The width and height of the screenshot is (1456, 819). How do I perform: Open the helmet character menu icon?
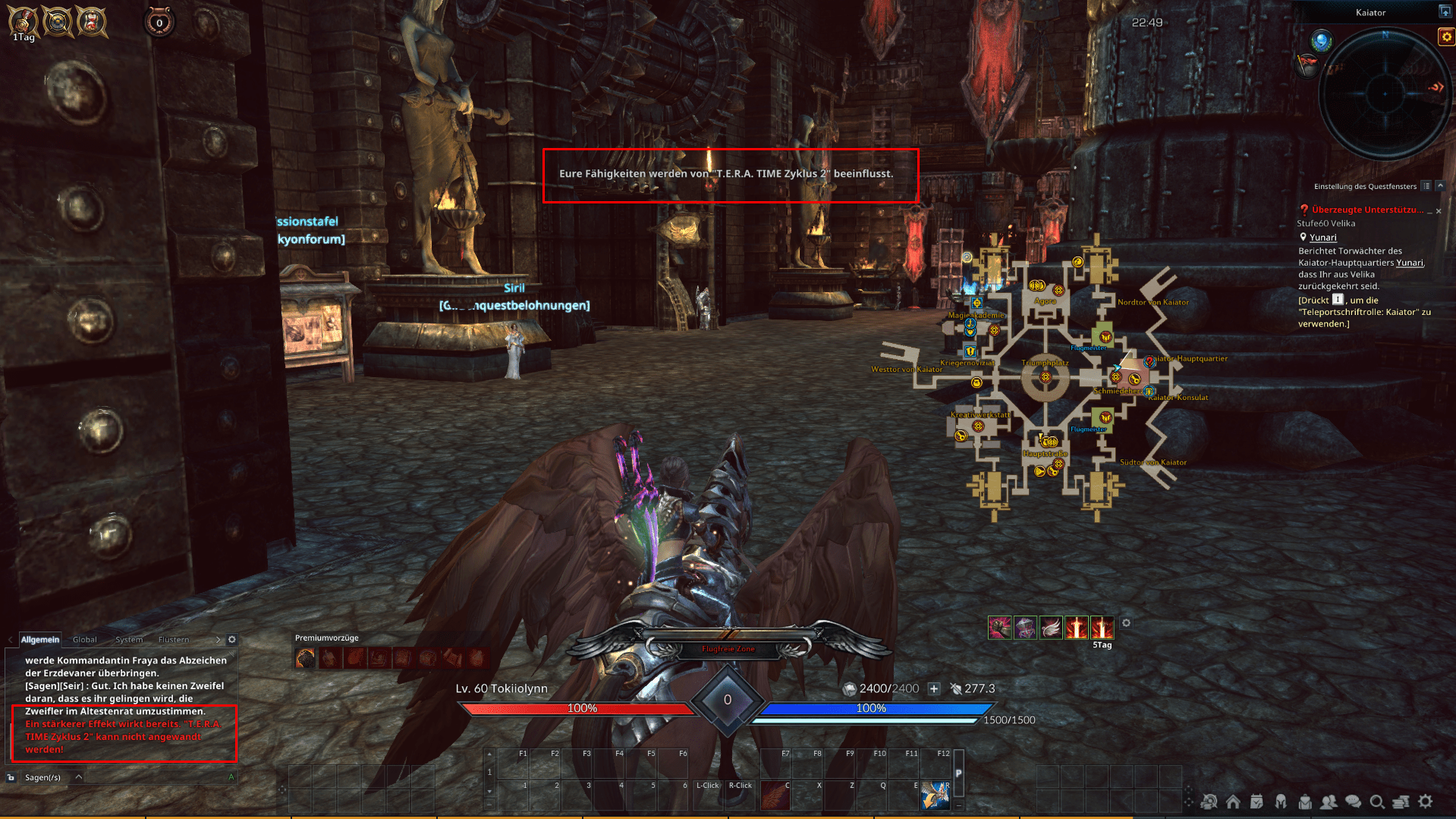1281,802
